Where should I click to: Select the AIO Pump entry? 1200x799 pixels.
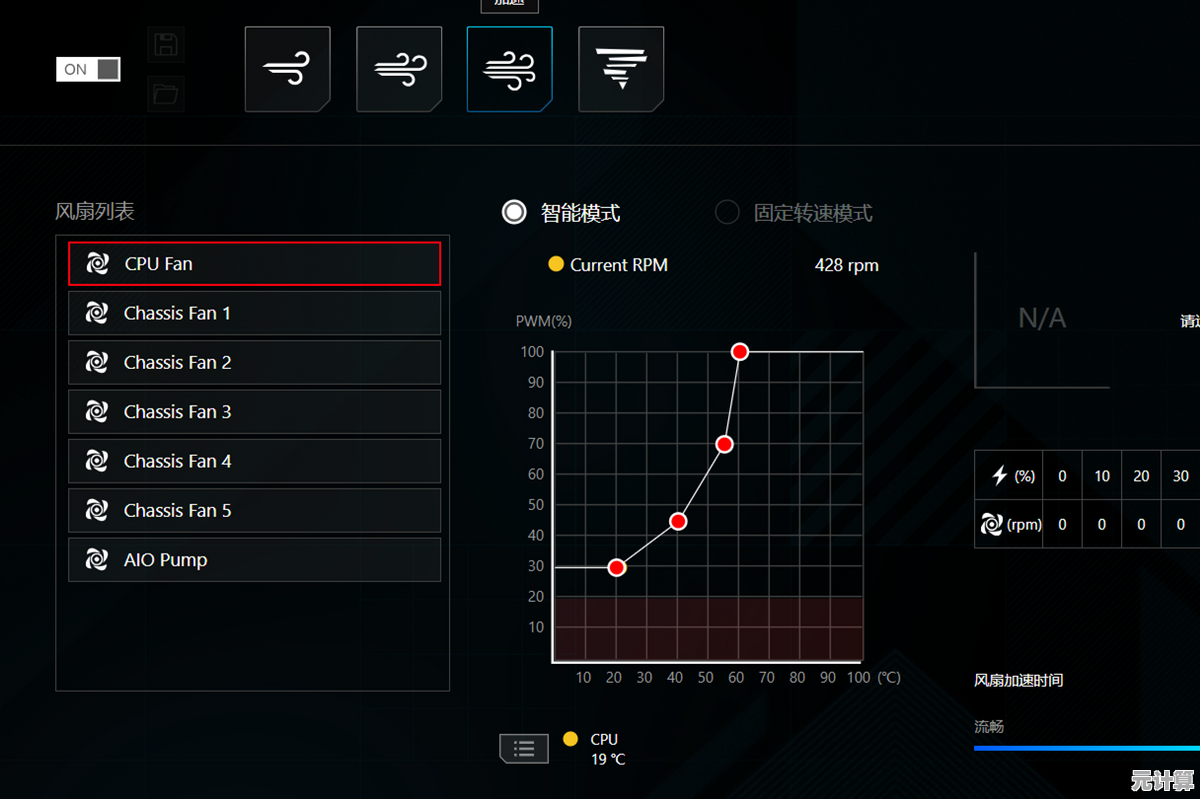click(x=254, y=560)
